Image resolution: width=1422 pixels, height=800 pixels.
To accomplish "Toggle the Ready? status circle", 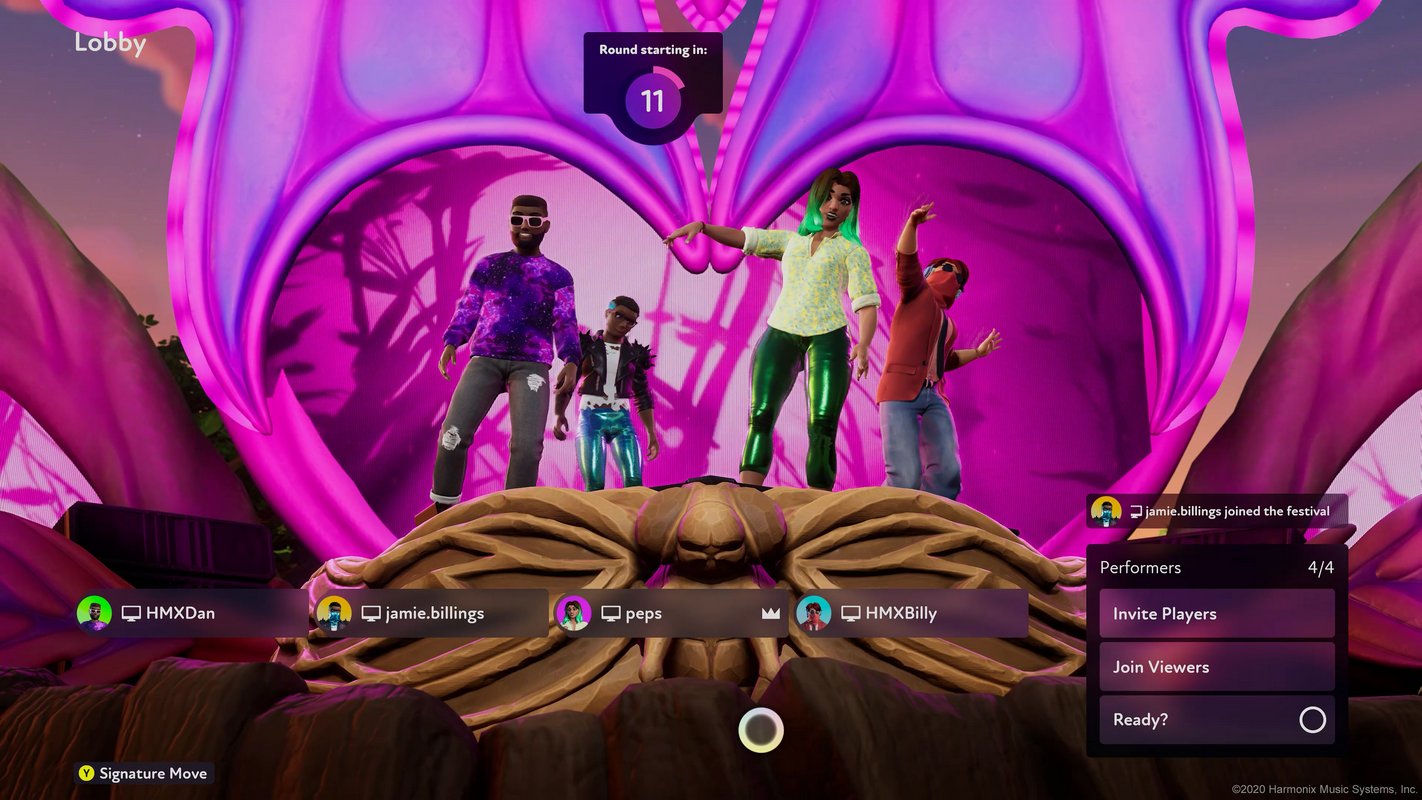I will click(x=1312, y=720).
